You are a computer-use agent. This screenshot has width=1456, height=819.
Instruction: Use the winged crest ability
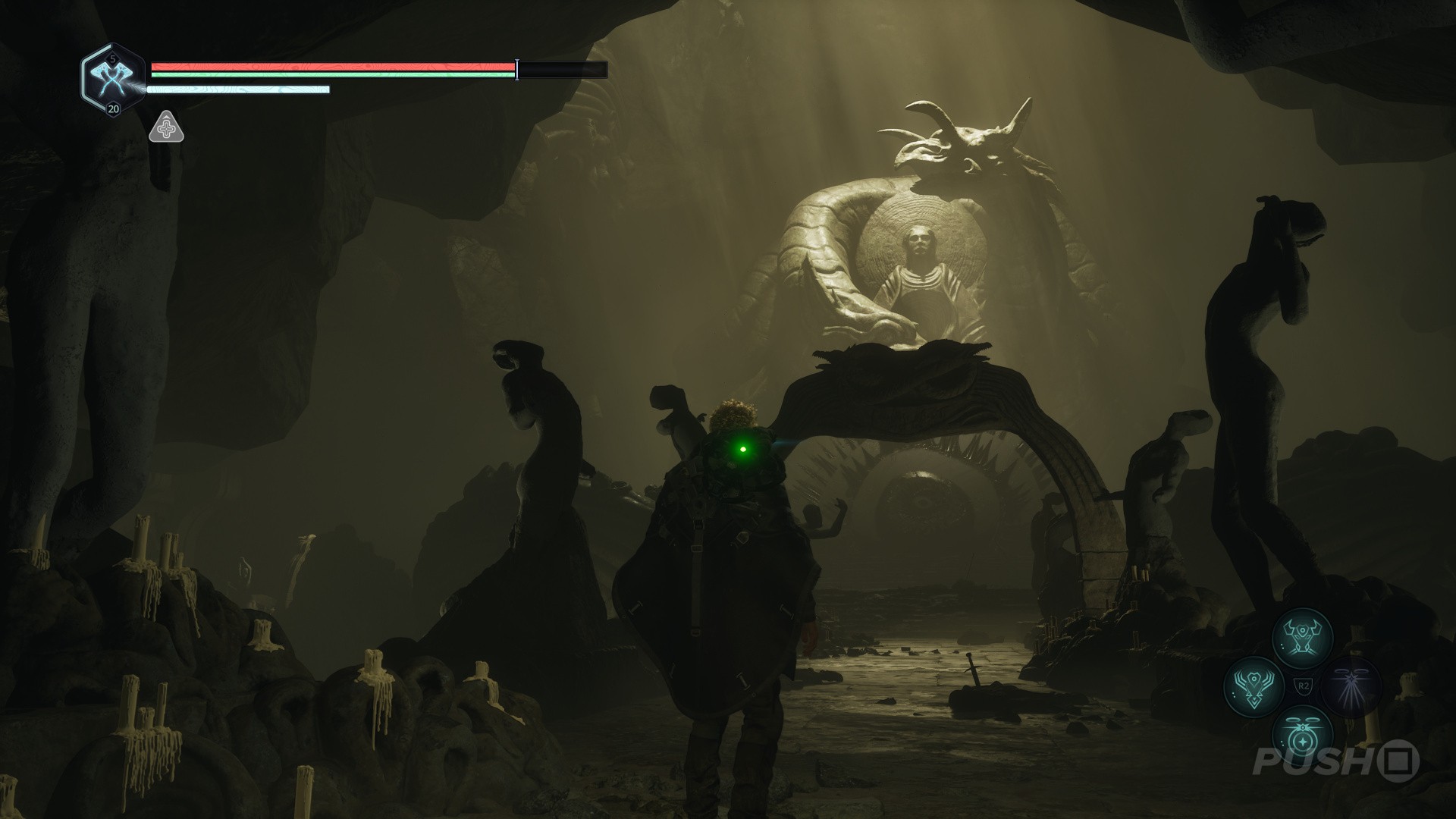tap(1253, 686)
